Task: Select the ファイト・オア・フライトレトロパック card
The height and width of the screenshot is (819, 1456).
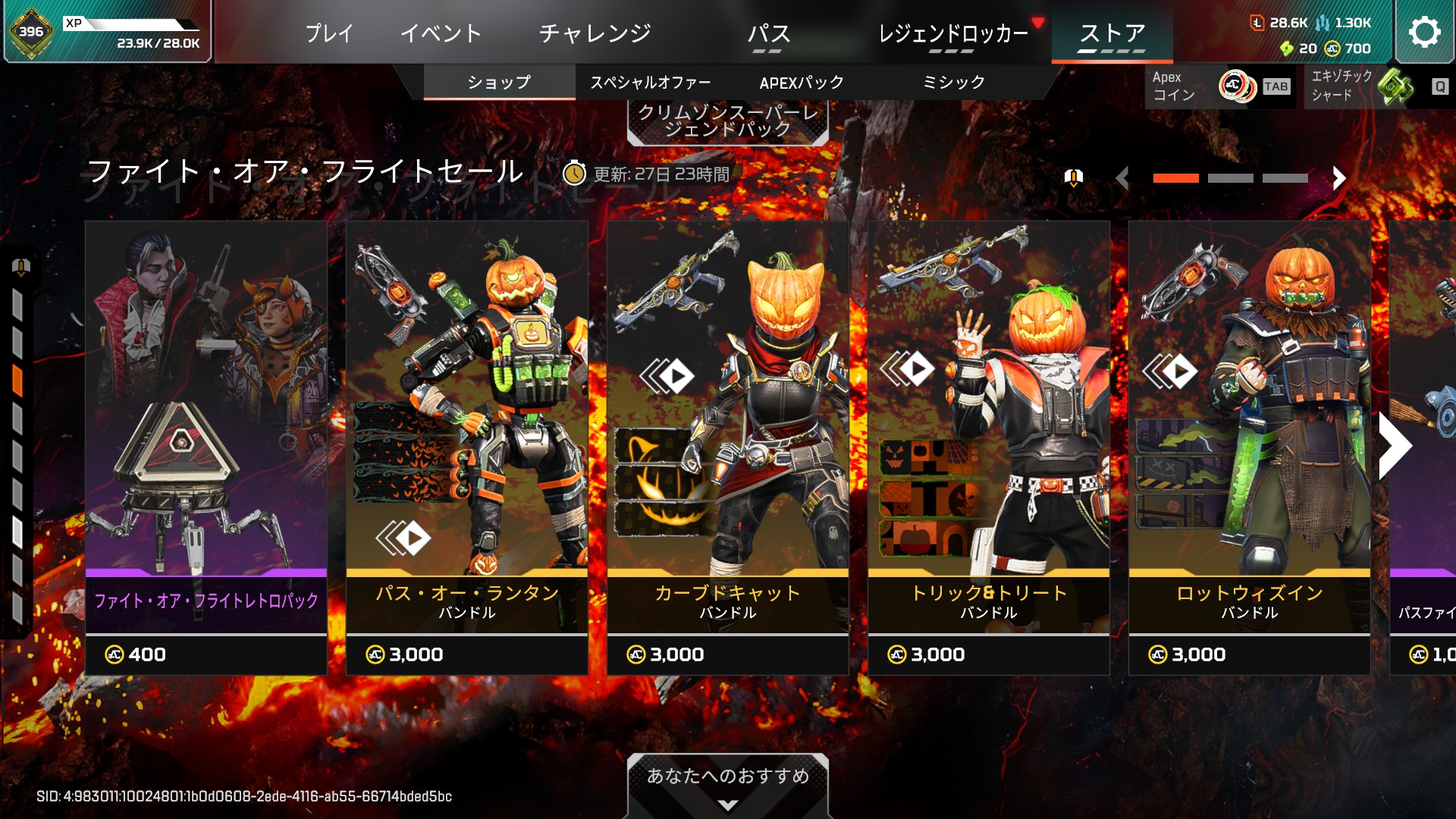Action: point(206,447)
